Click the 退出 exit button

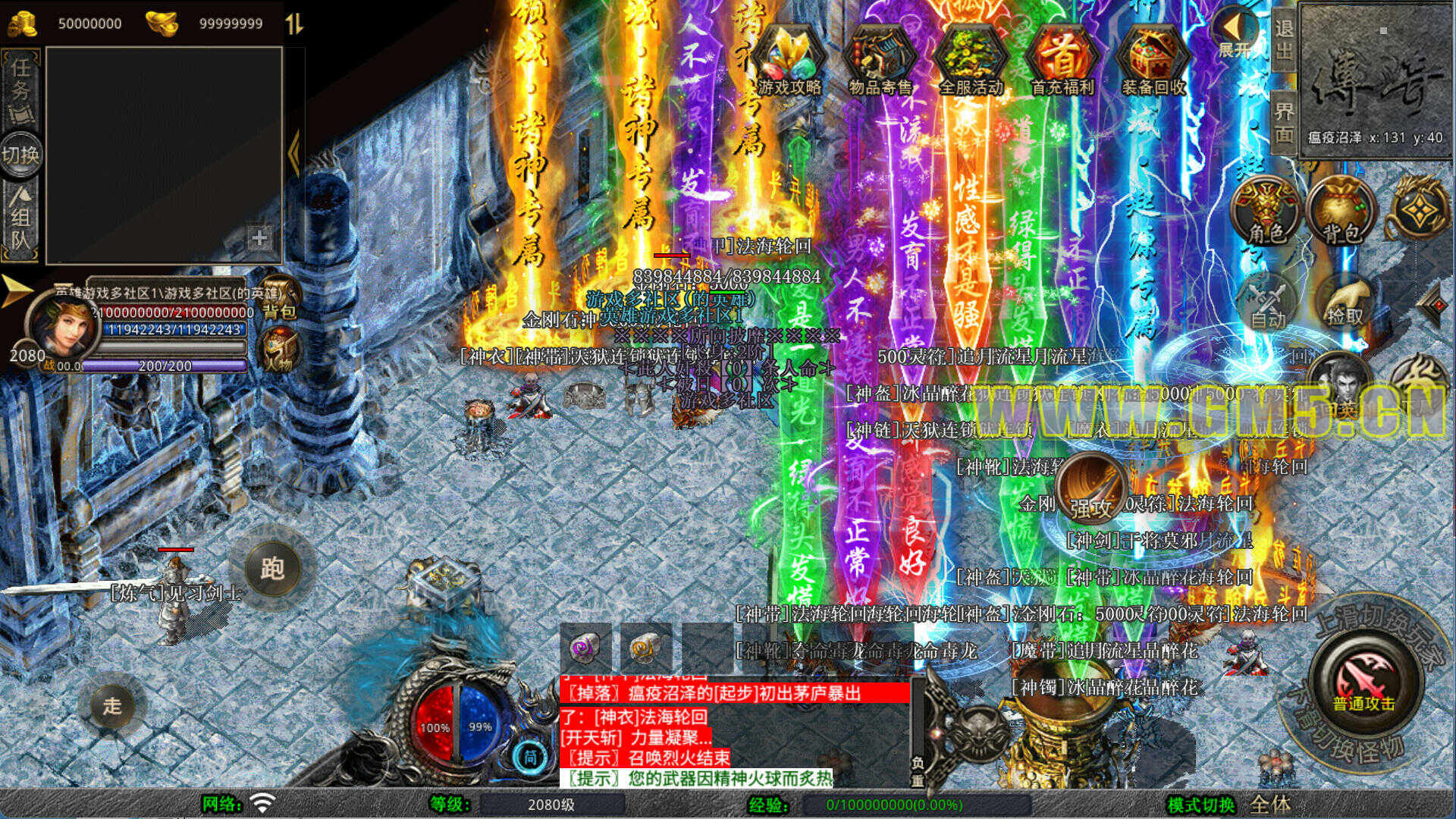pos(1283,39)
